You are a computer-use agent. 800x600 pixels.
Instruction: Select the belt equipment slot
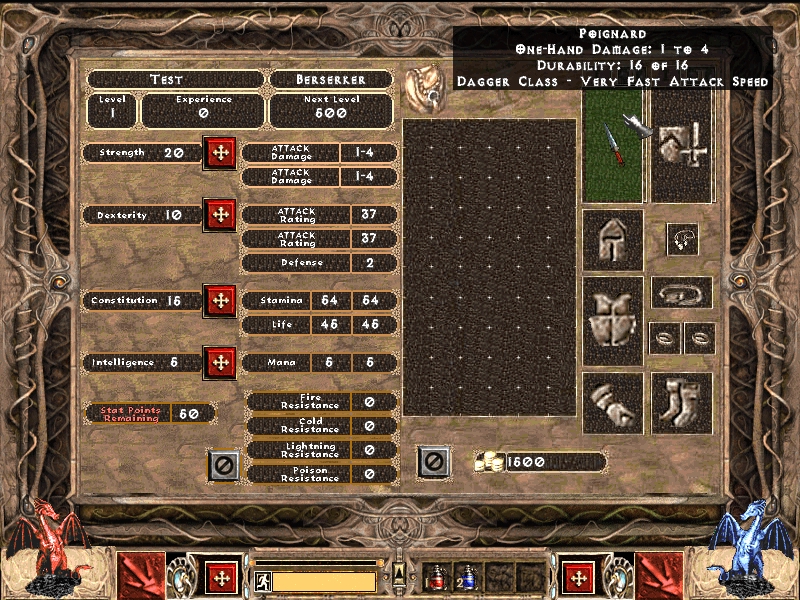pyautogui.click(x=682, y=293)
